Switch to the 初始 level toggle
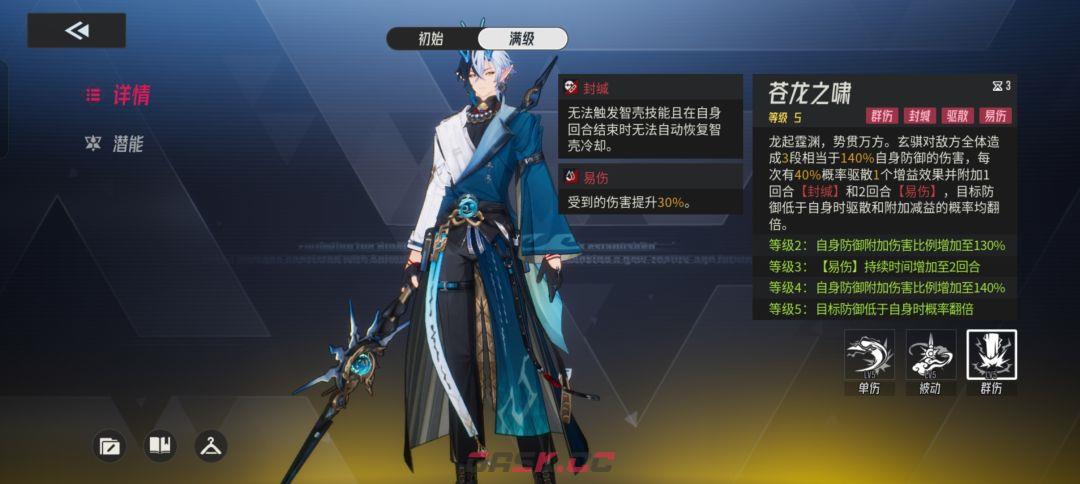 [x=431, y=39]
